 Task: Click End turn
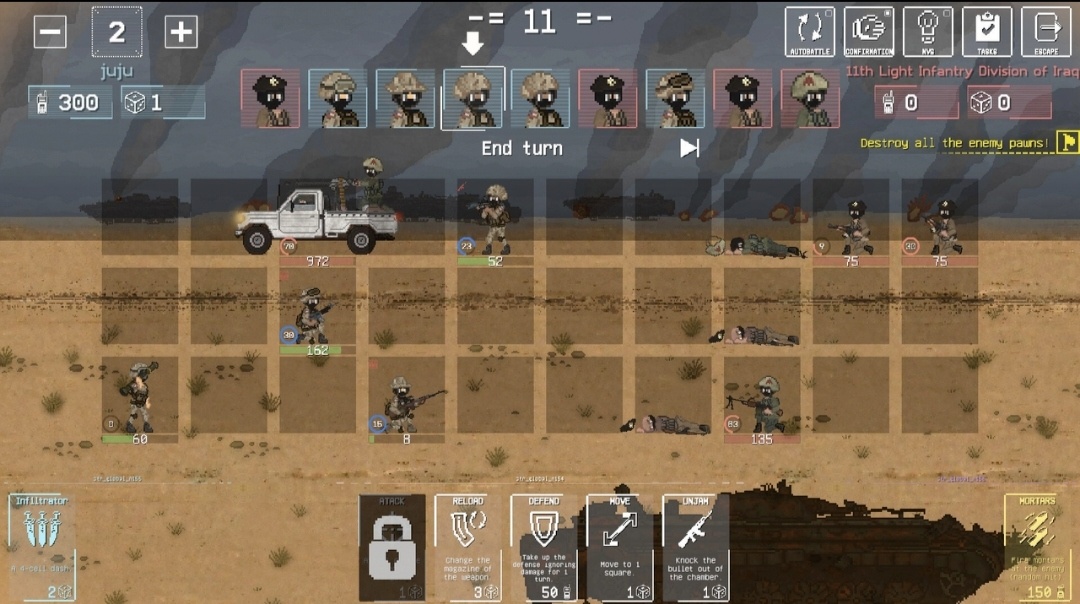(x=522, y=148)
